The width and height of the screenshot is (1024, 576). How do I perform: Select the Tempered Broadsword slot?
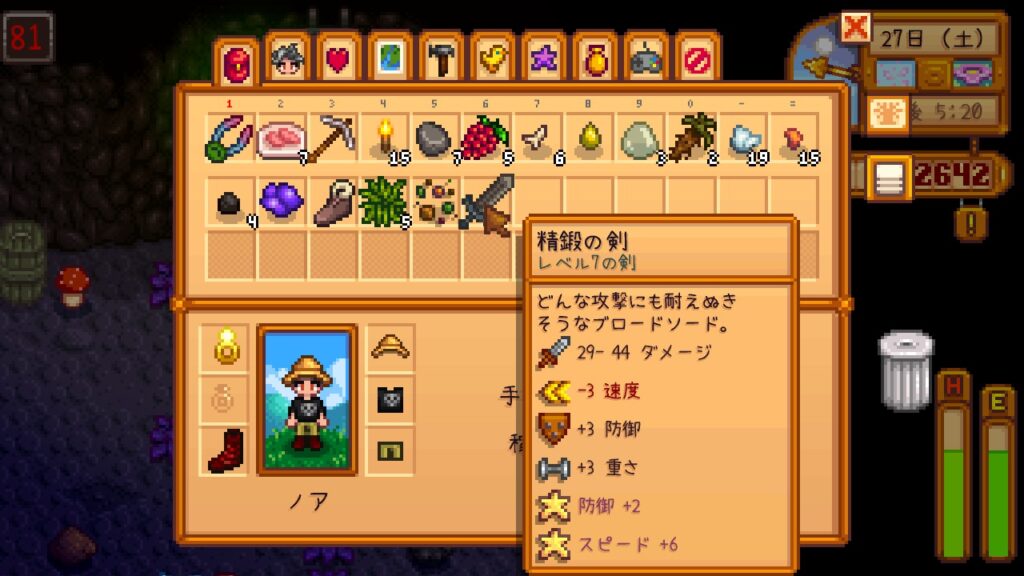point(487,201)
